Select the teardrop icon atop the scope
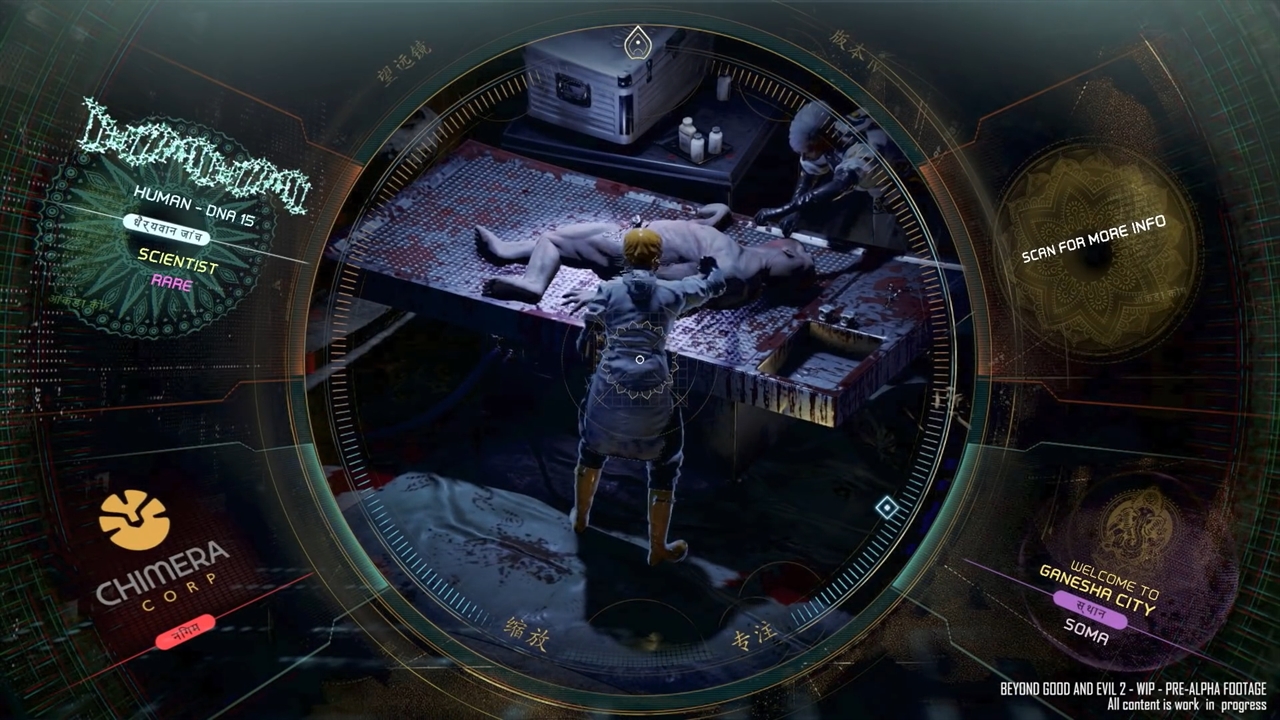 tap(637, 44)
